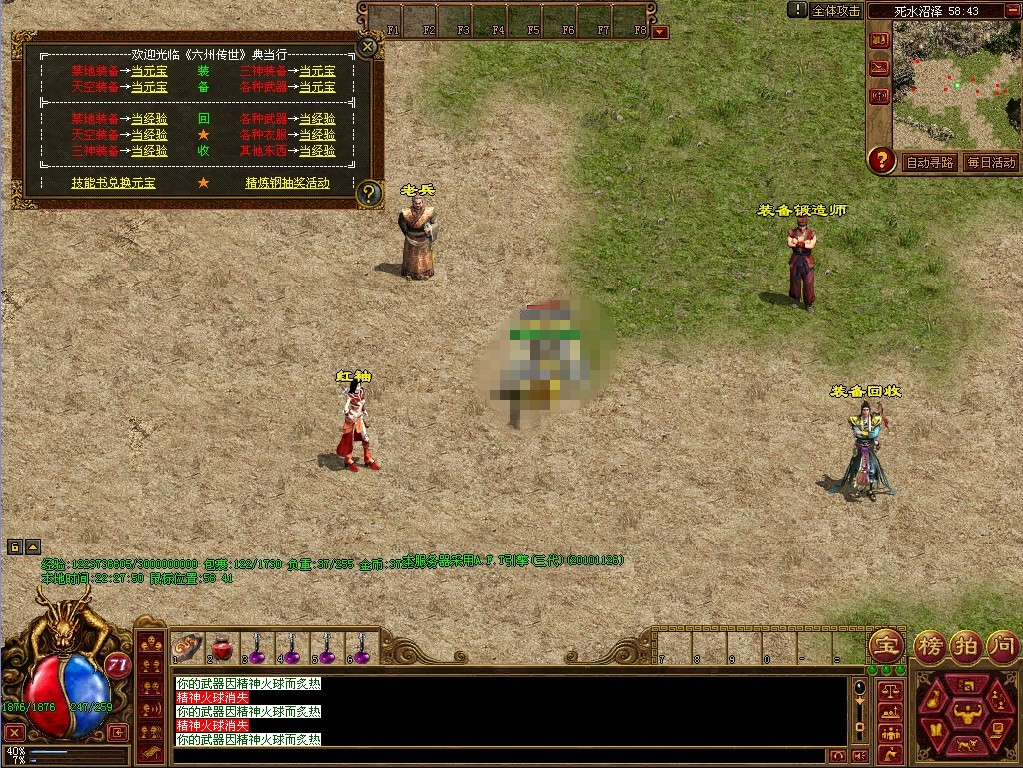
Task: Click the 问 help round button
Action: [1001, 643]
